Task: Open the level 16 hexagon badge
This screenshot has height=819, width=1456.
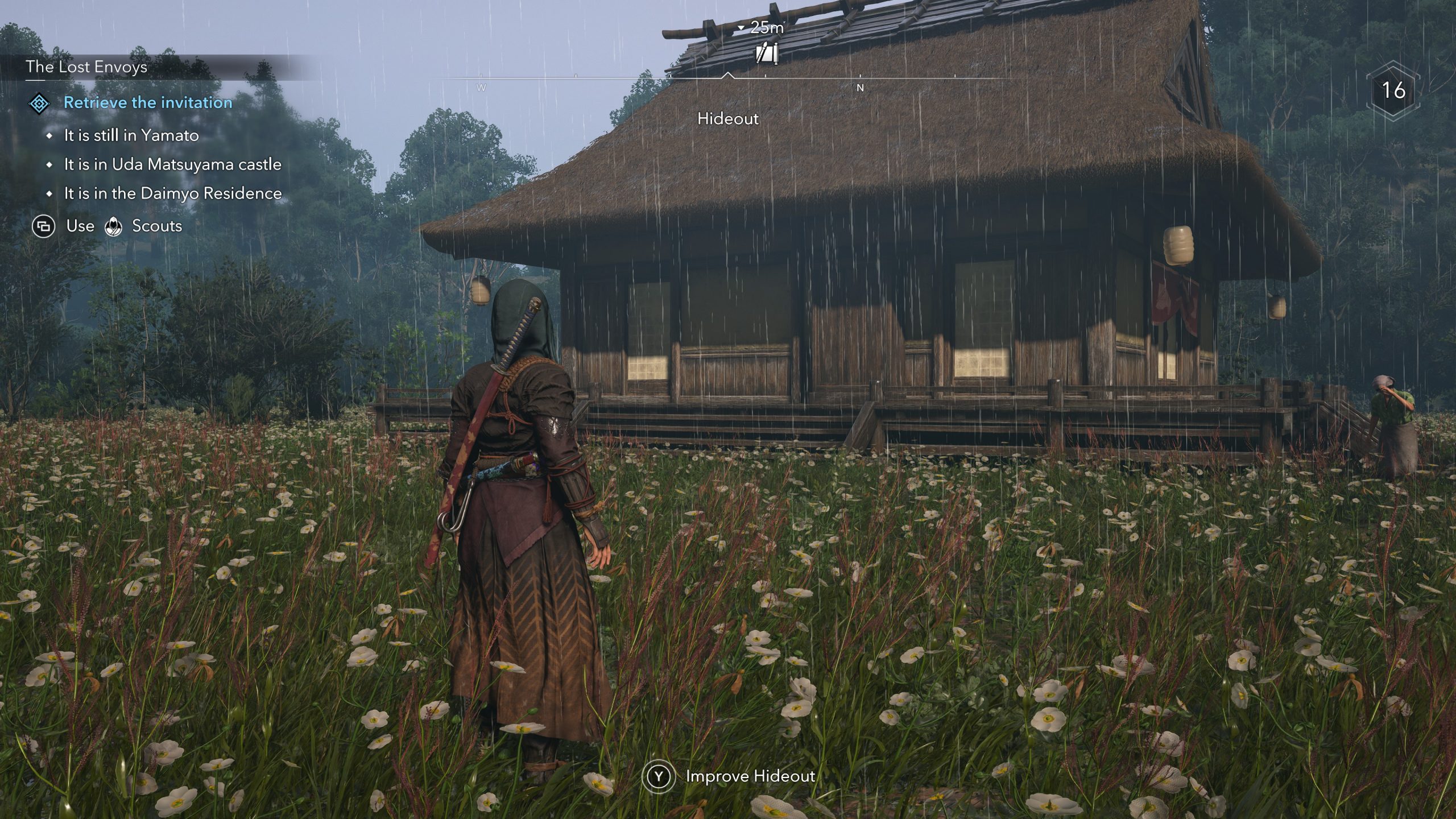Action: 1393,90
